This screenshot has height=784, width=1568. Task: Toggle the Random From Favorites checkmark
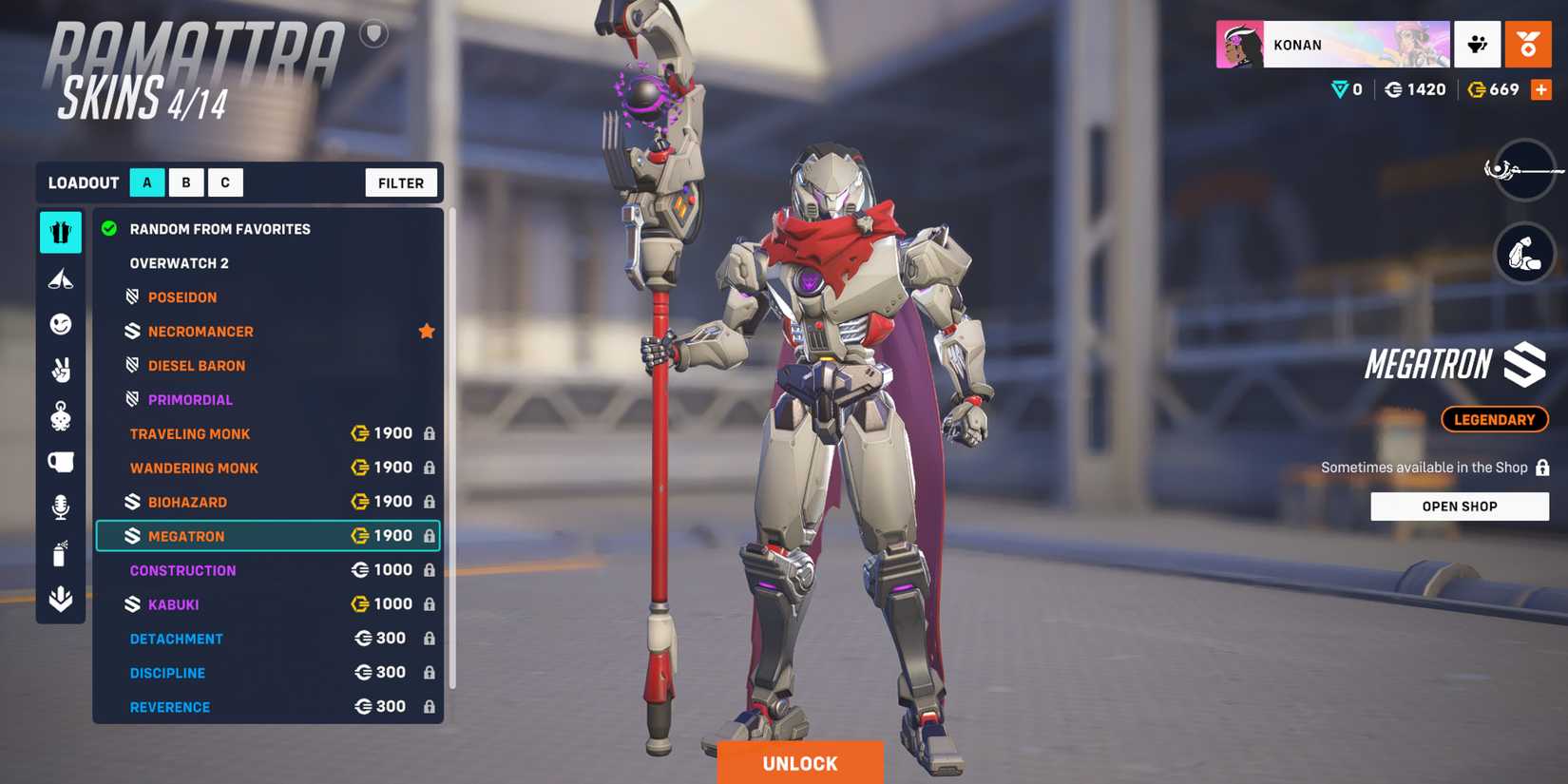109,228
